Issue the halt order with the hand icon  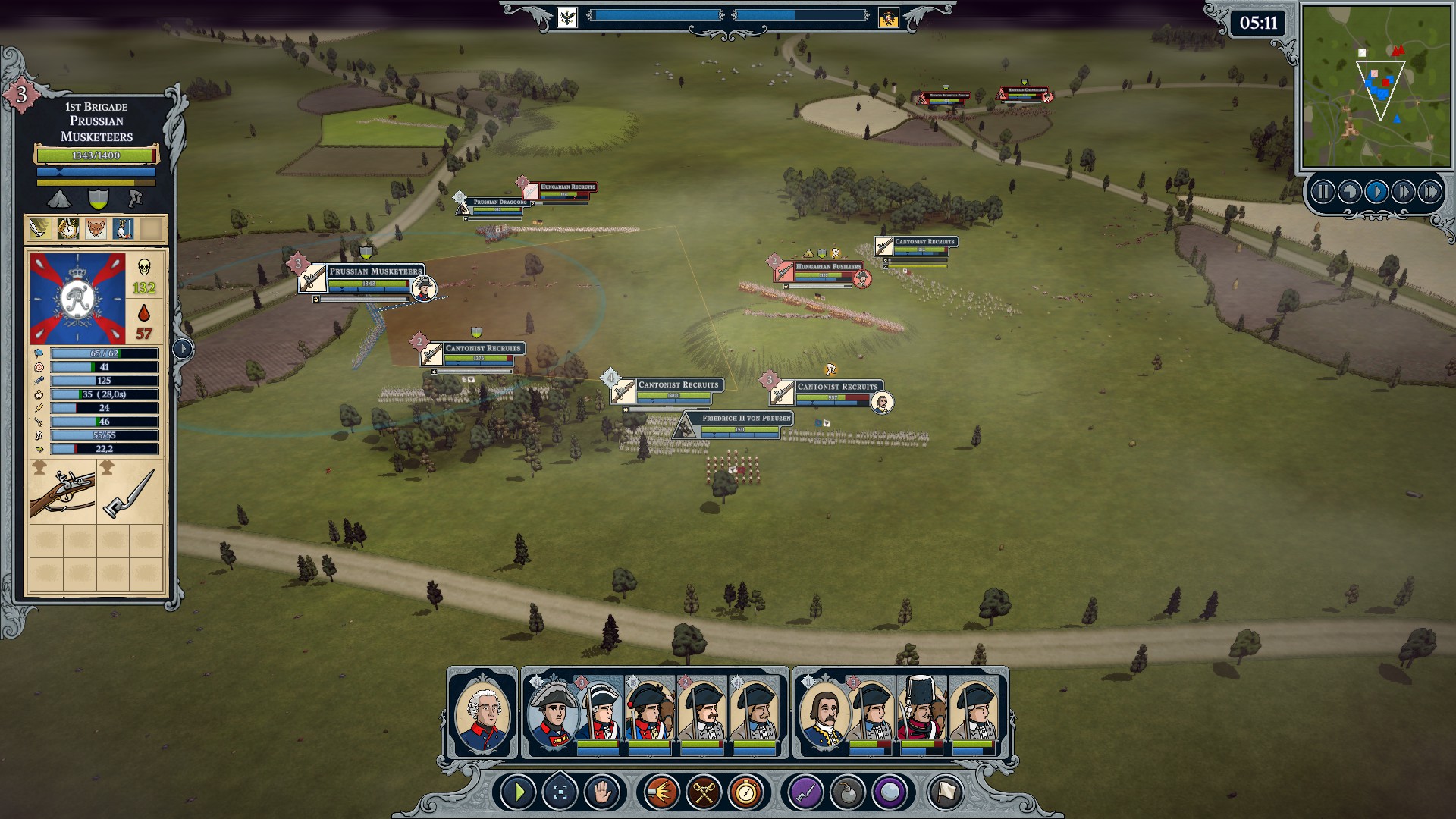click(602, 793)
